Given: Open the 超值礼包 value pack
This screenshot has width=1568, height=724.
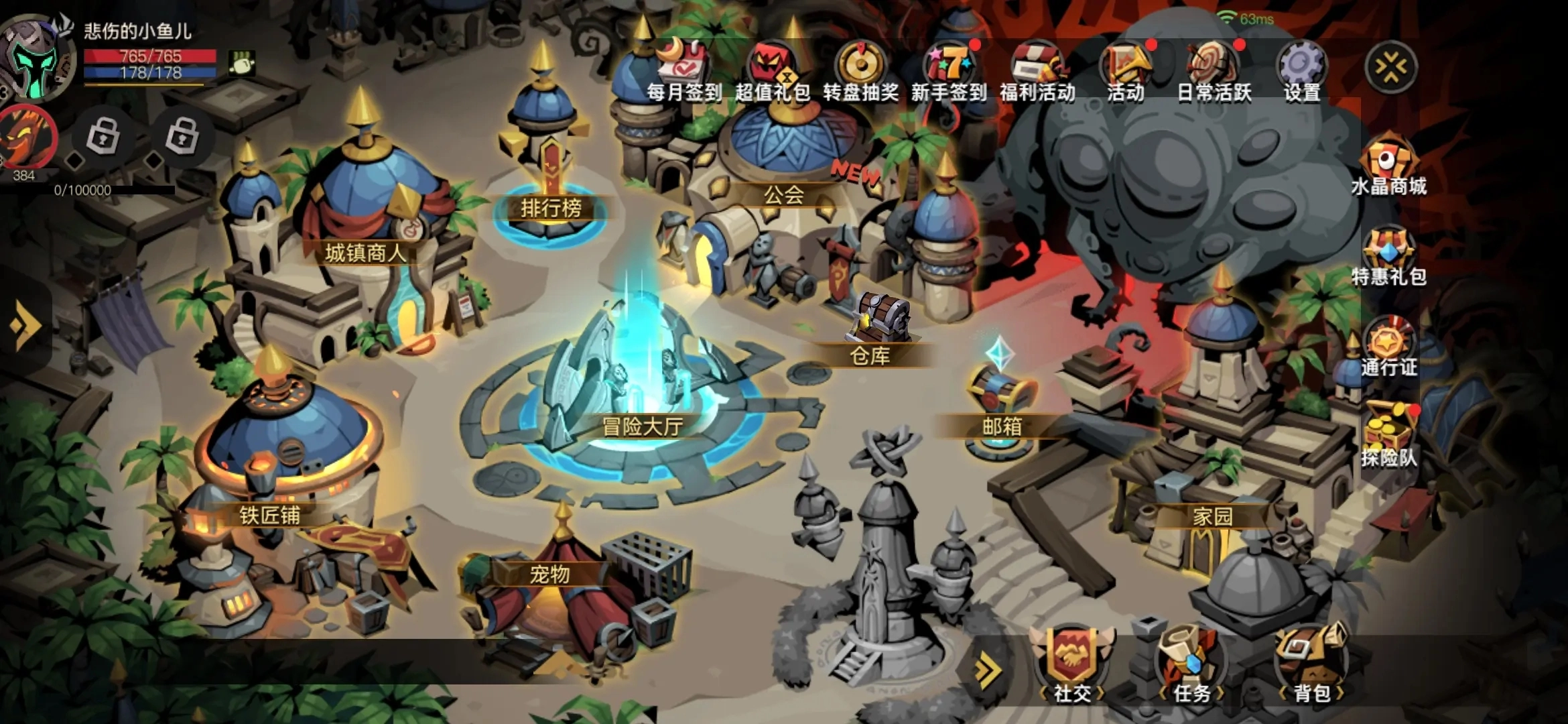Looking at the screenshot, I should (x=772, y=70).
